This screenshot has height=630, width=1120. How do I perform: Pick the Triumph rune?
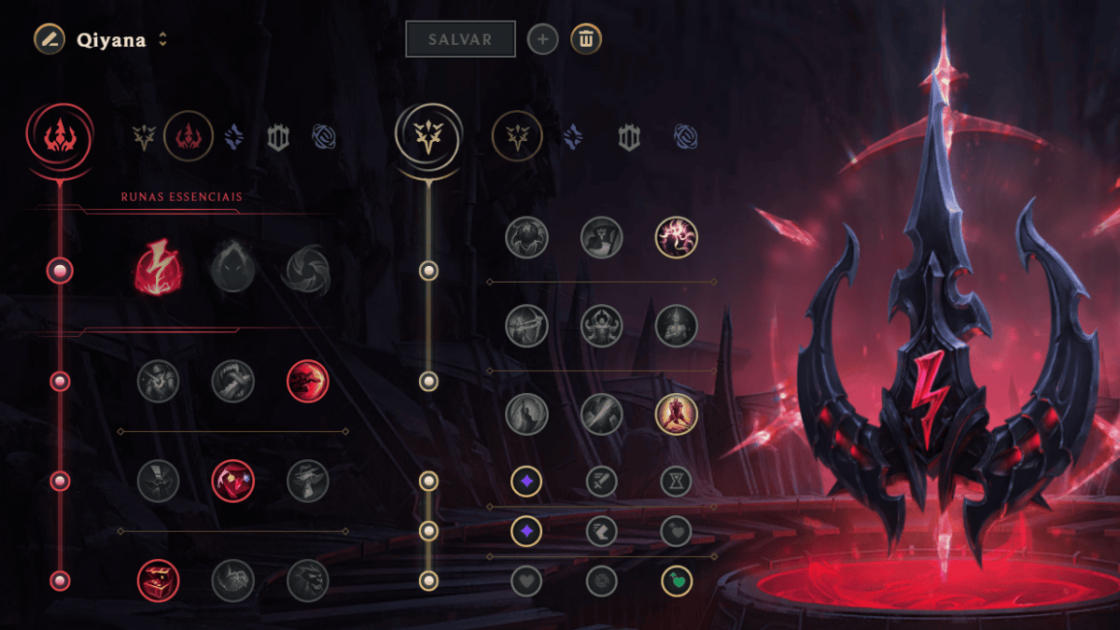coord(601,237)
